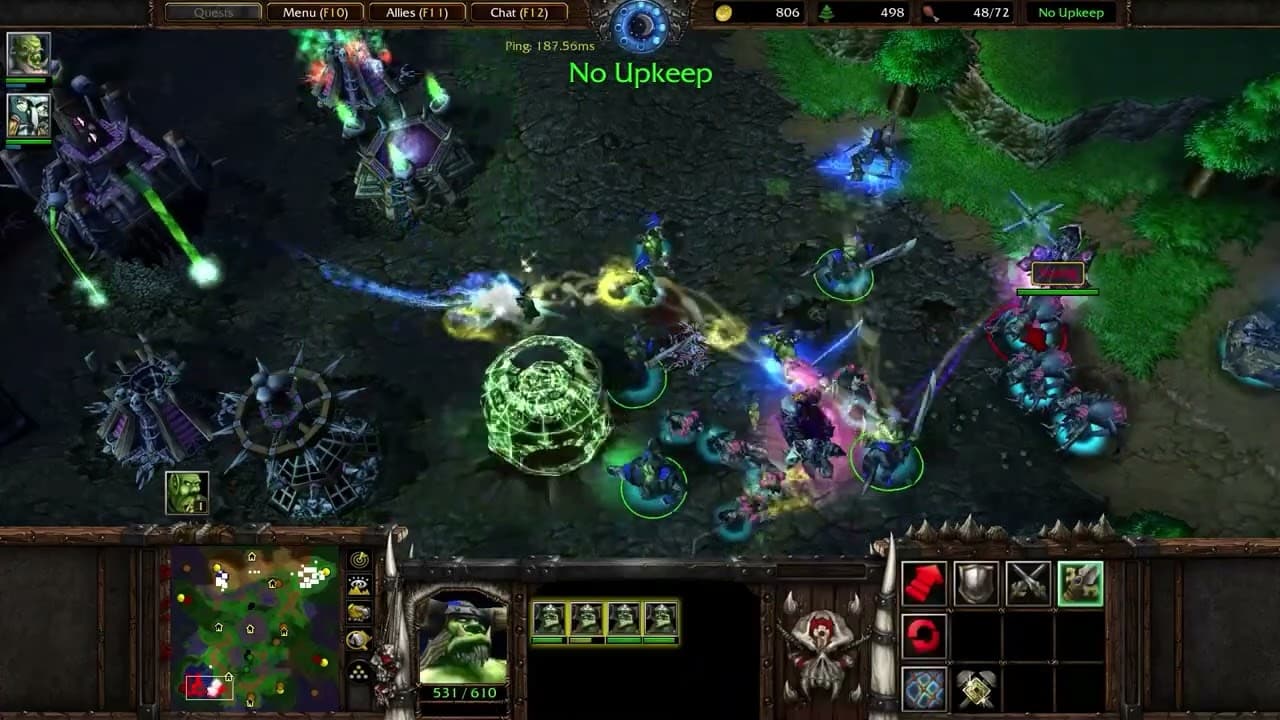
Task: Activate the blue net Ensnare ability
Action: pos(924,688)
